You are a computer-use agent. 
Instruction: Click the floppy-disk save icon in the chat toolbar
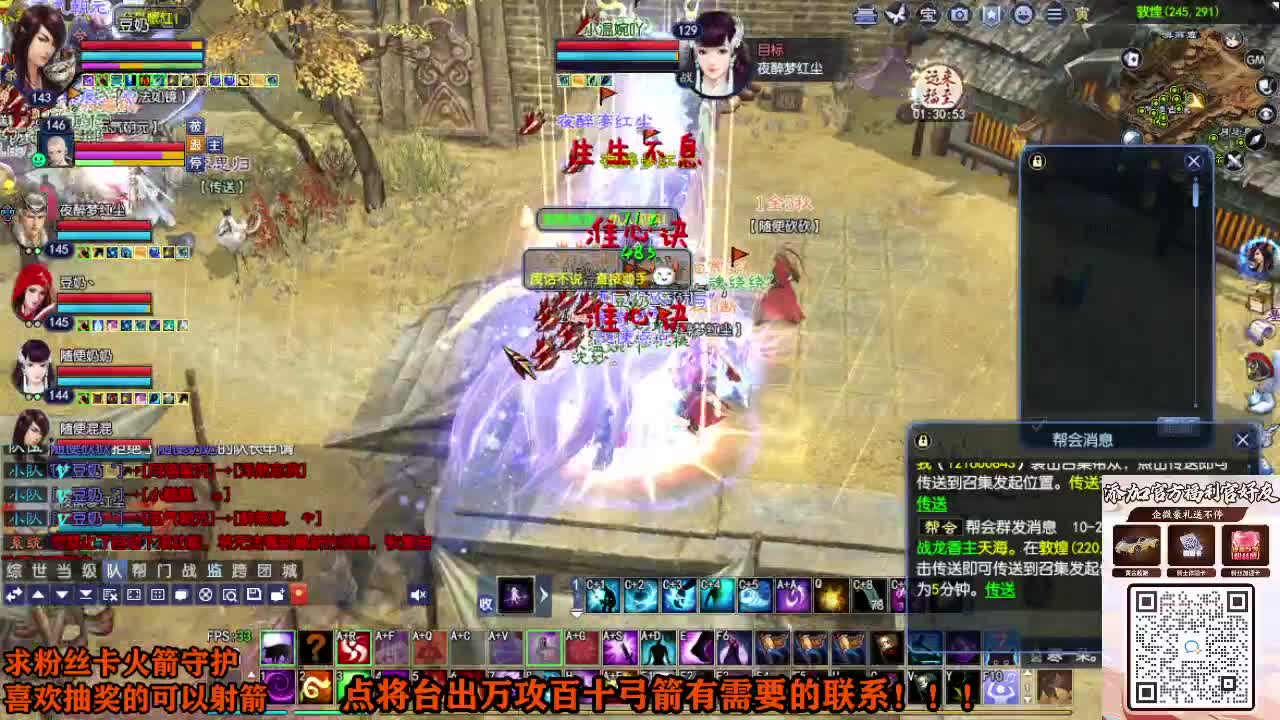pyautogui.click(x=255, y=594)
